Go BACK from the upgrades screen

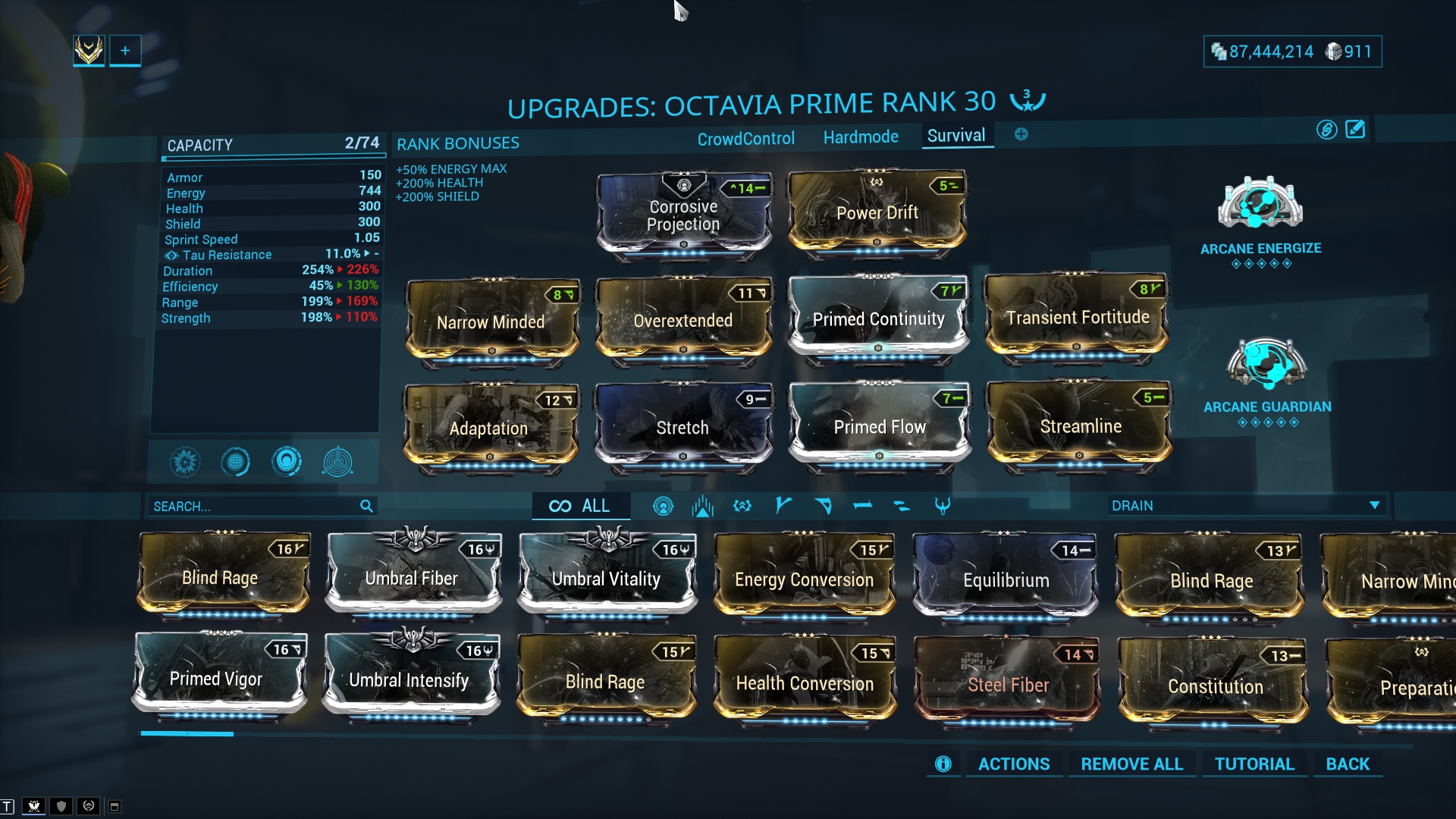click(x=1348, y=764)
